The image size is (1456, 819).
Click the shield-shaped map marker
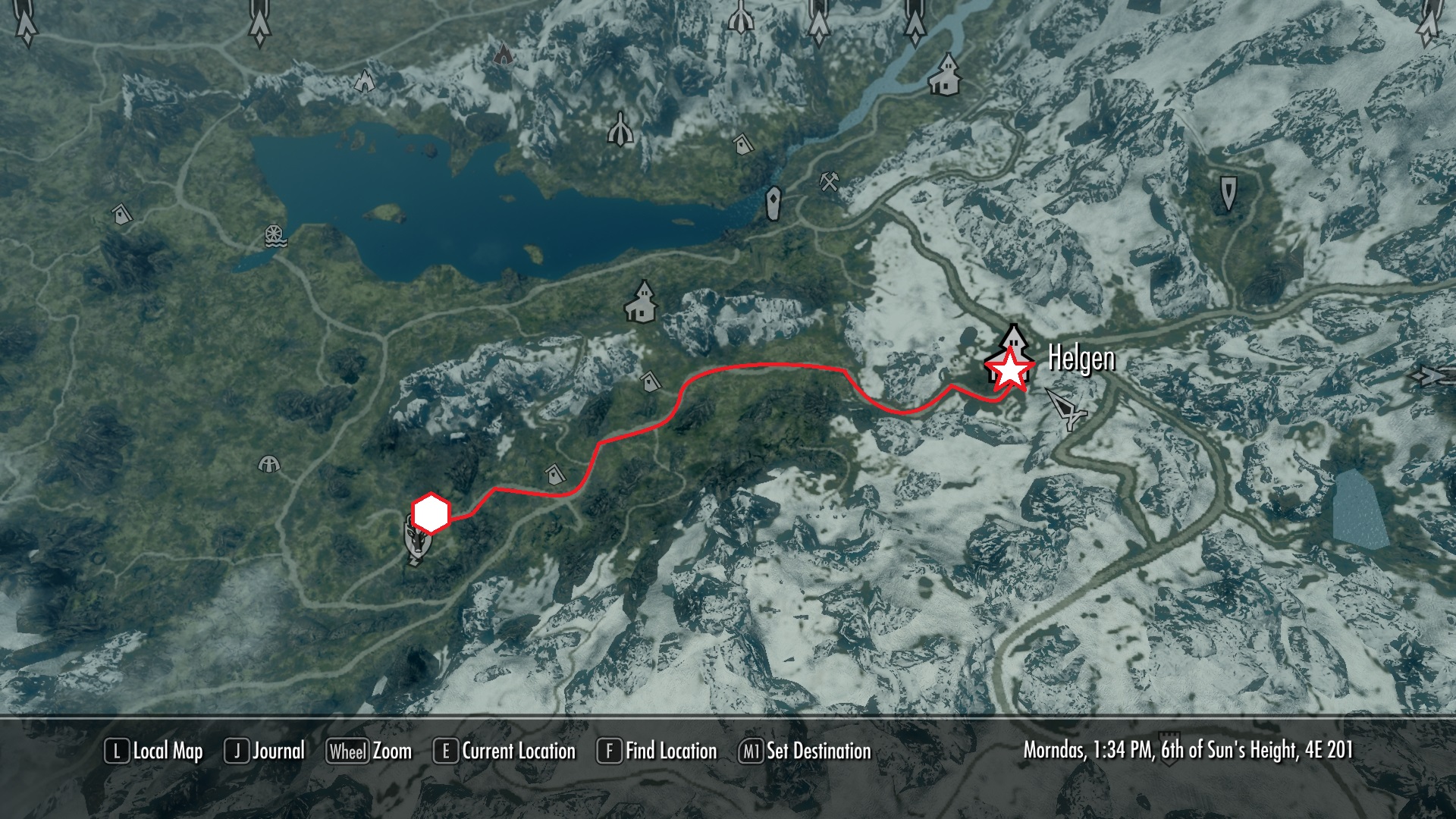point(1228,191)
